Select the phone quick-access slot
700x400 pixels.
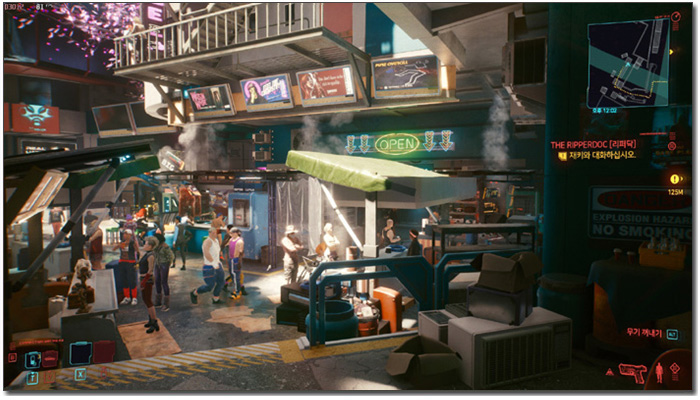coord(32,358)
